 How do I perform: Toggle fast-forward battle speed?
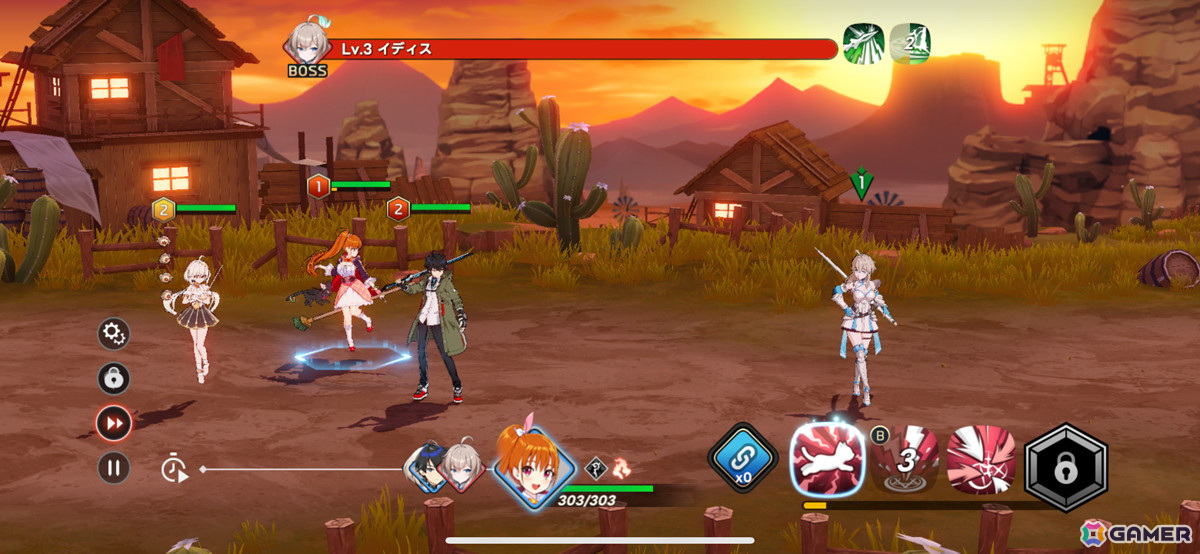coord(113,423)
